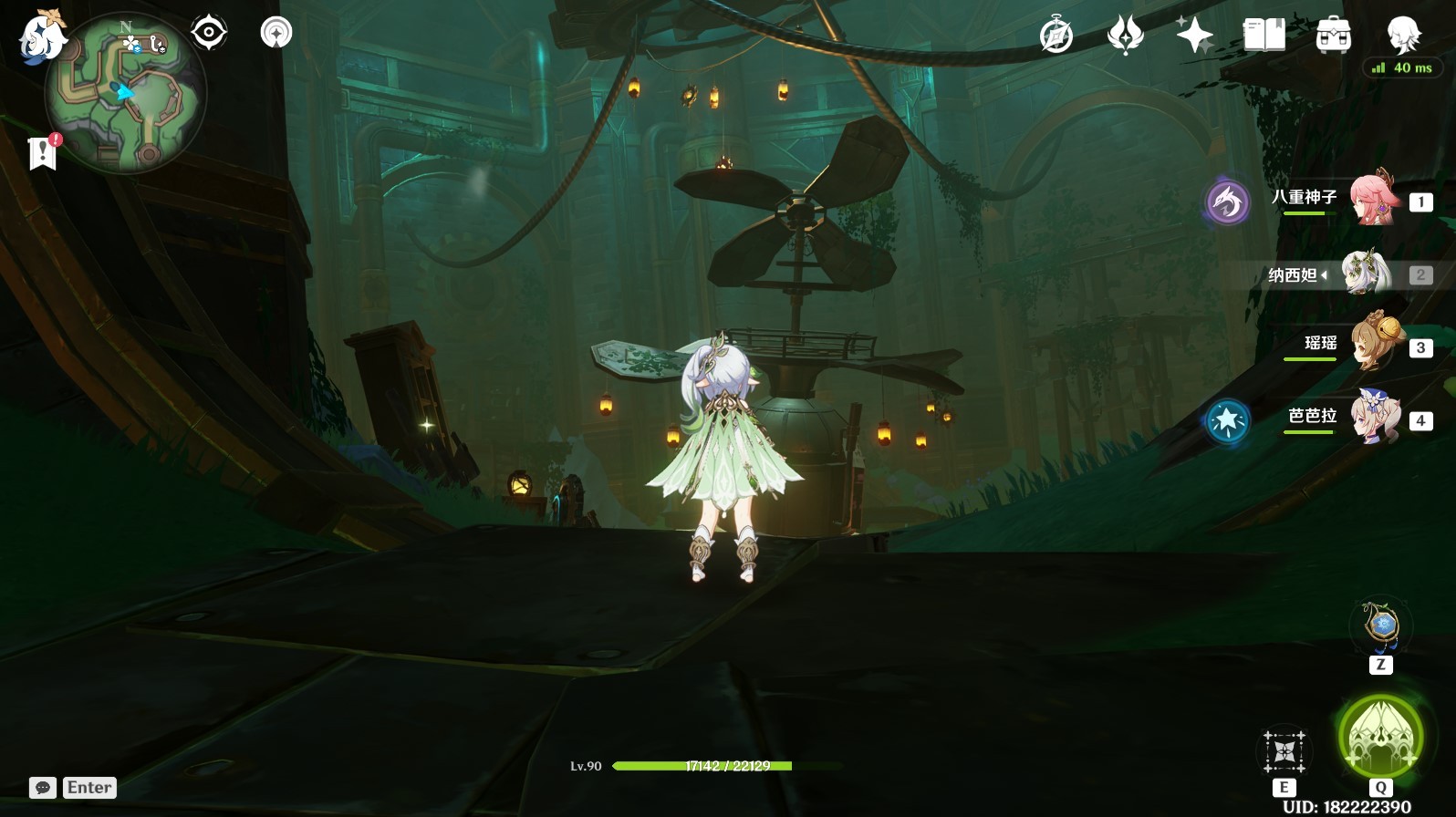
Task: Open the Battle Pass winged icon
Action: click(1125, 36)
